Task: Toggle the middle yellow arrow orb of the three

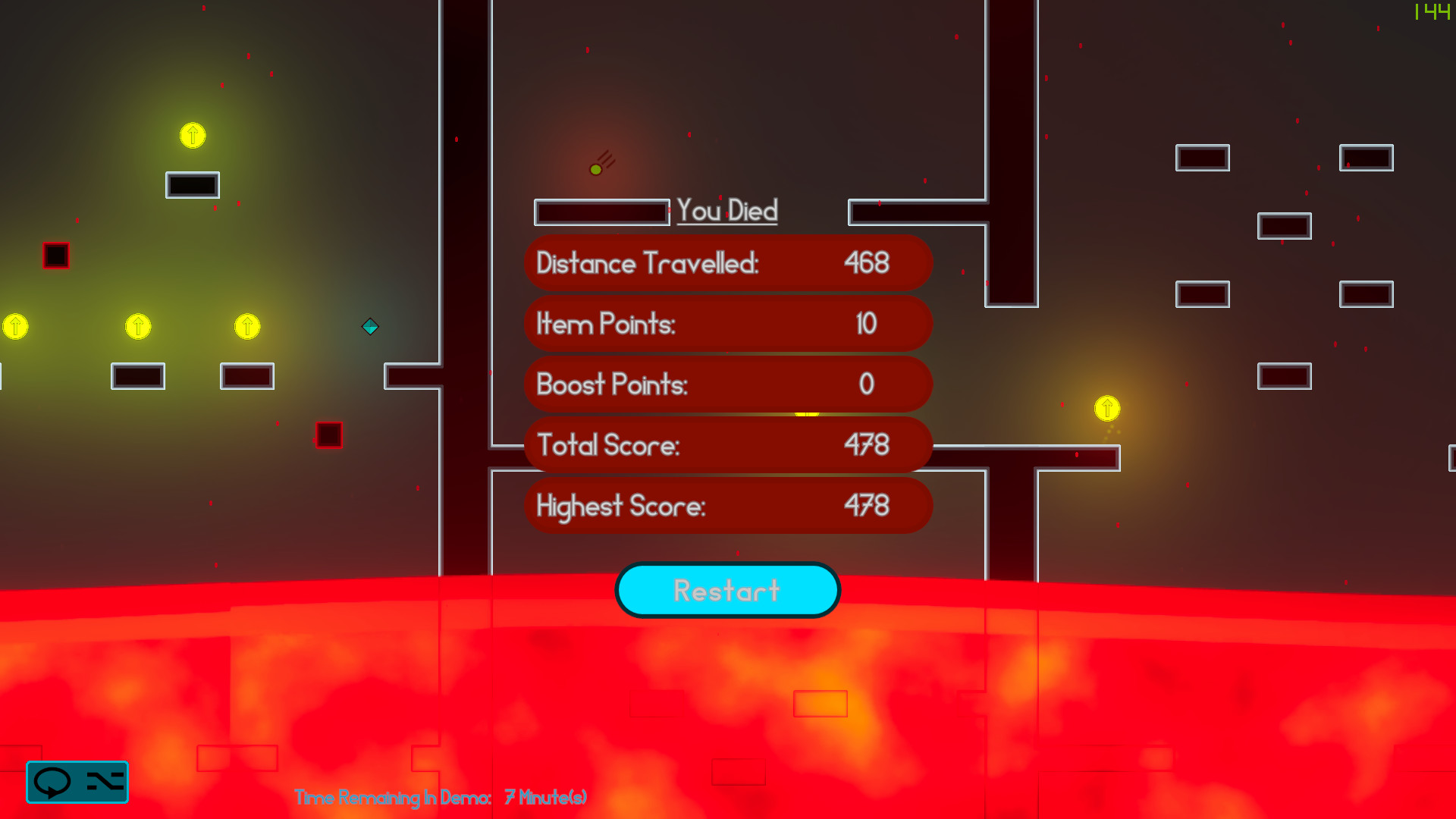Action: (x=138, y=326)
